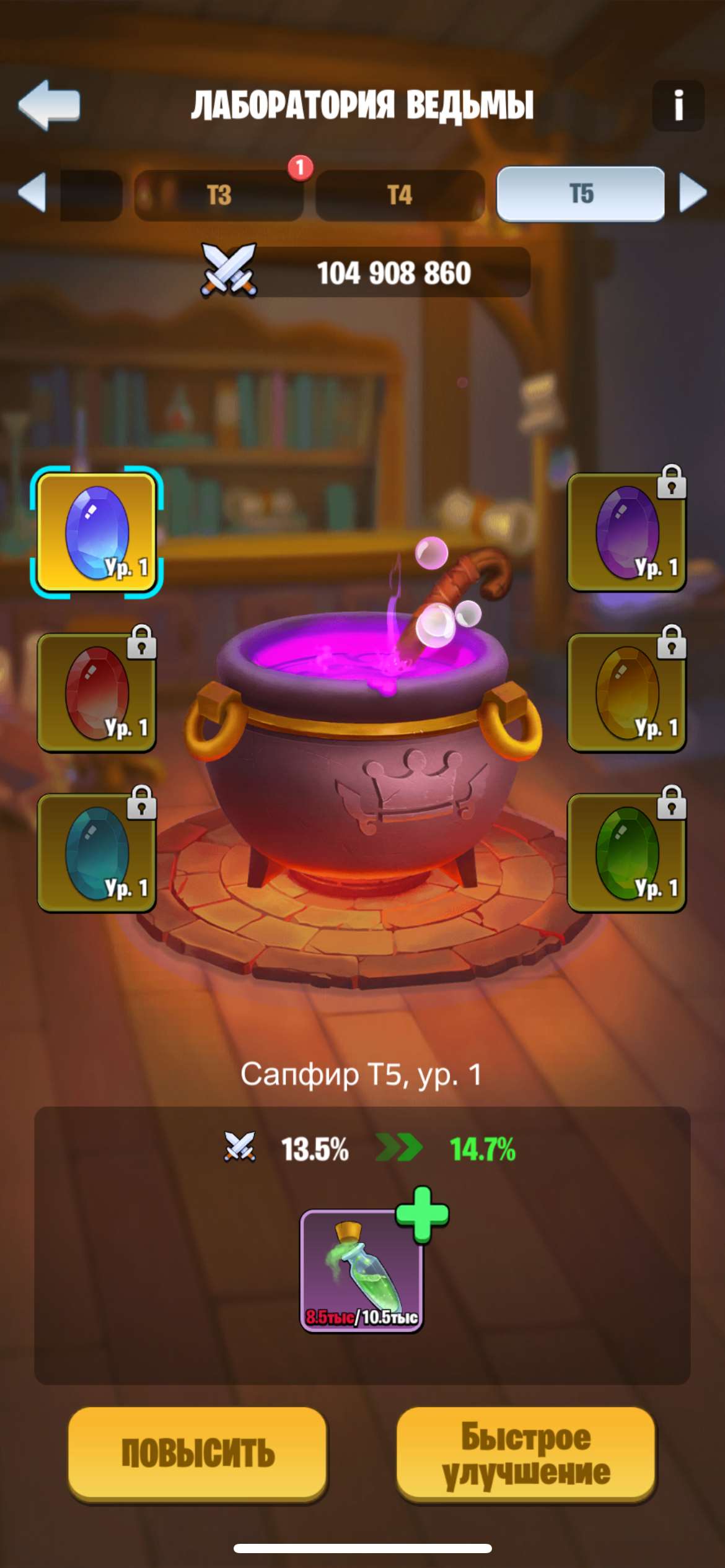Open the info panel with the 'i' button

pos(678,105)
